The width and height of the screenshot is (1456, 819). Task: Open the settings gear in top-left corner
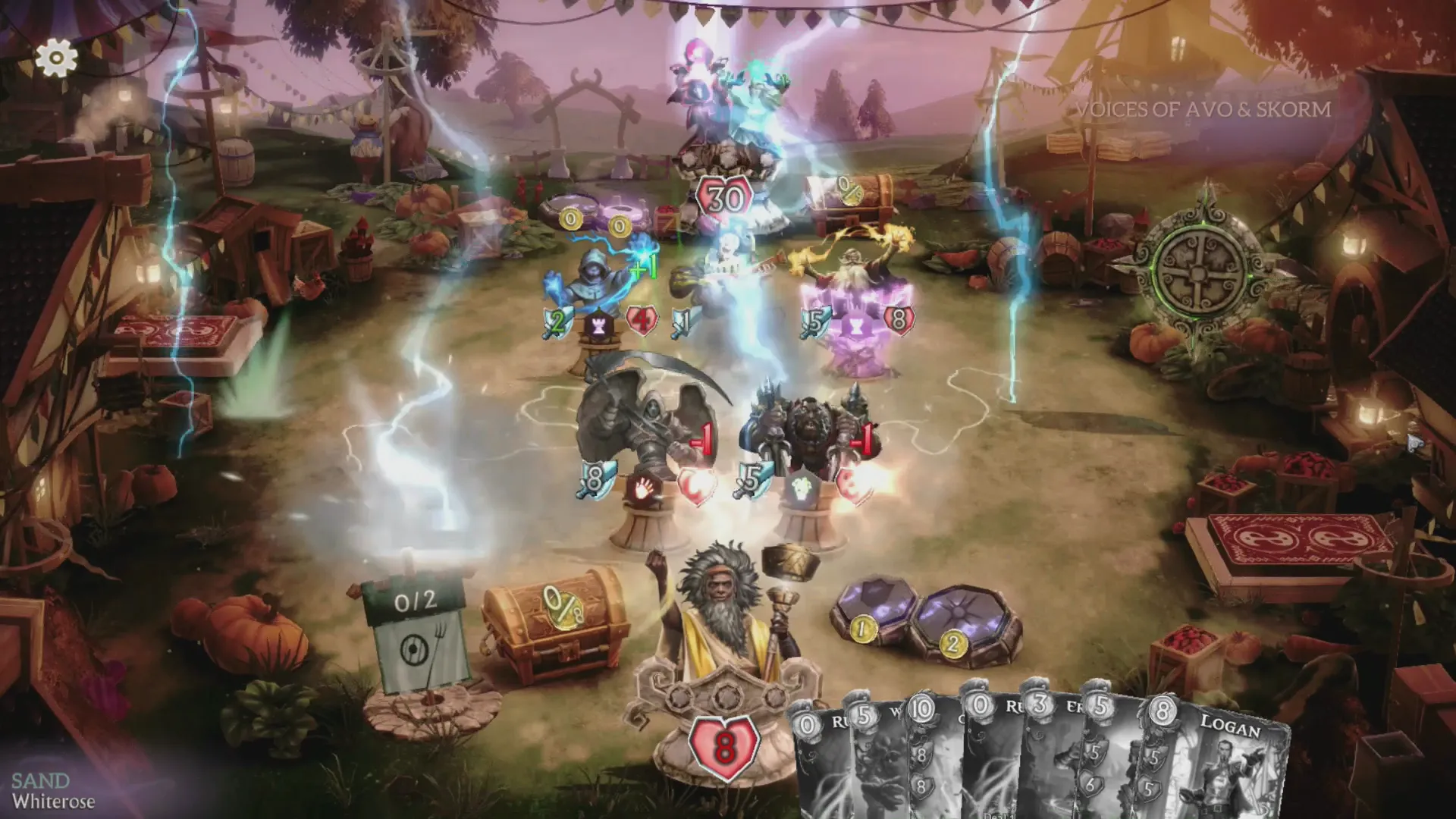click(x=55, y=56)
